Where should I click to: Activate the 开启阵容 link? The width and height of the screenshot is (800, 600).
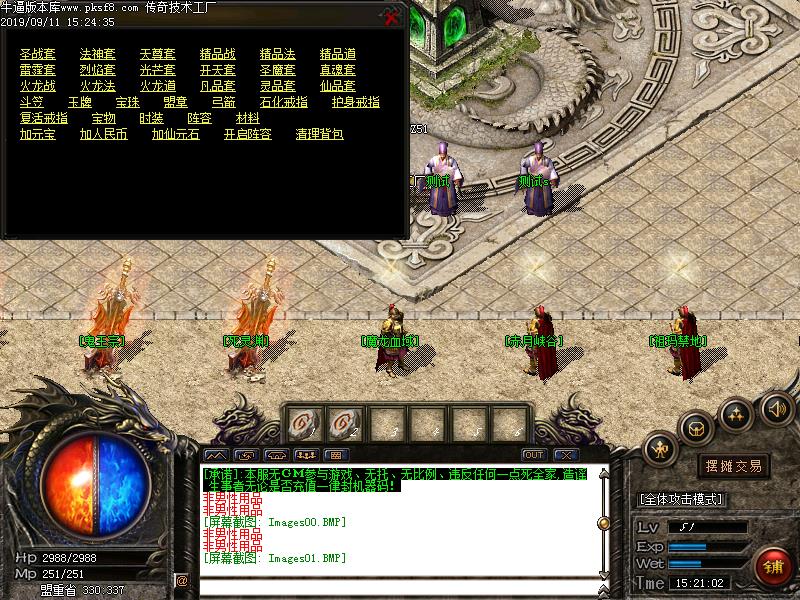coord(248,134)
